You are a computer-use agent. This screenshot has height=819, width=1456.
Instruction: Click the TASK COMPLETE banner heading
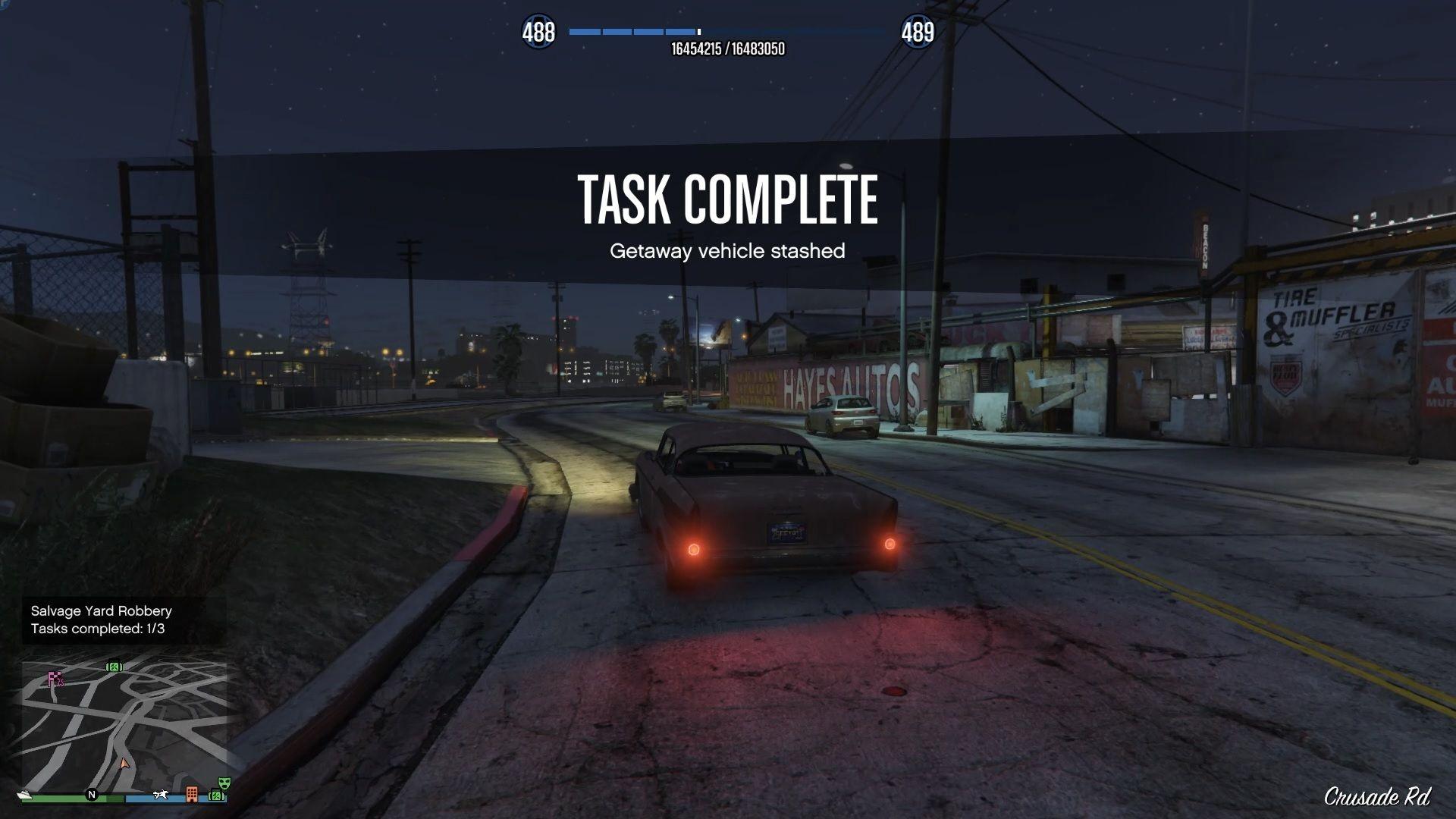click(728, 200)
